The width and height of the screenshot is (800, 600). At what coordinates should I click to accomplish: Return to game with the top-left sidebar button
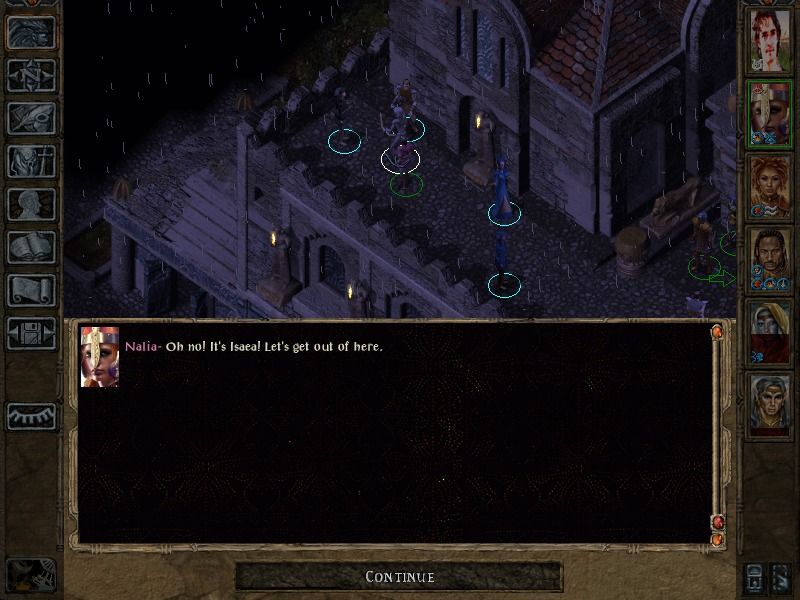point(31,32)
